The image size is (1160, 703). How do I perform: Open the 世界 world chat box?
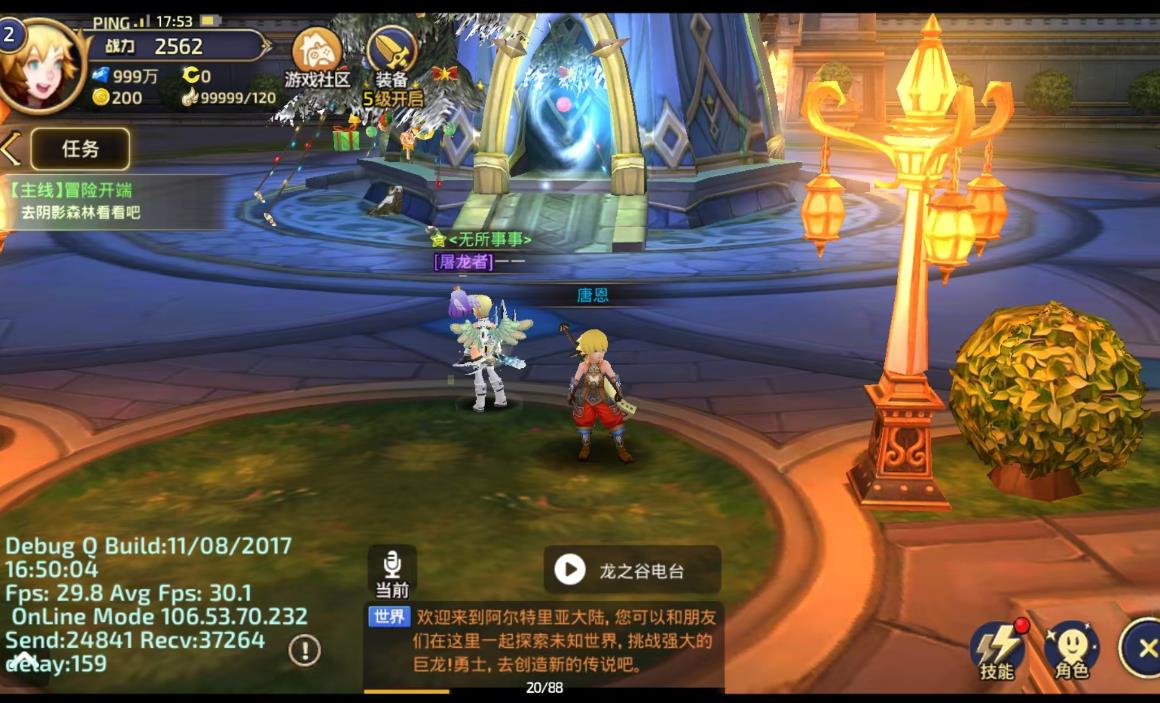pyautogui.click(x=545, y=640)
